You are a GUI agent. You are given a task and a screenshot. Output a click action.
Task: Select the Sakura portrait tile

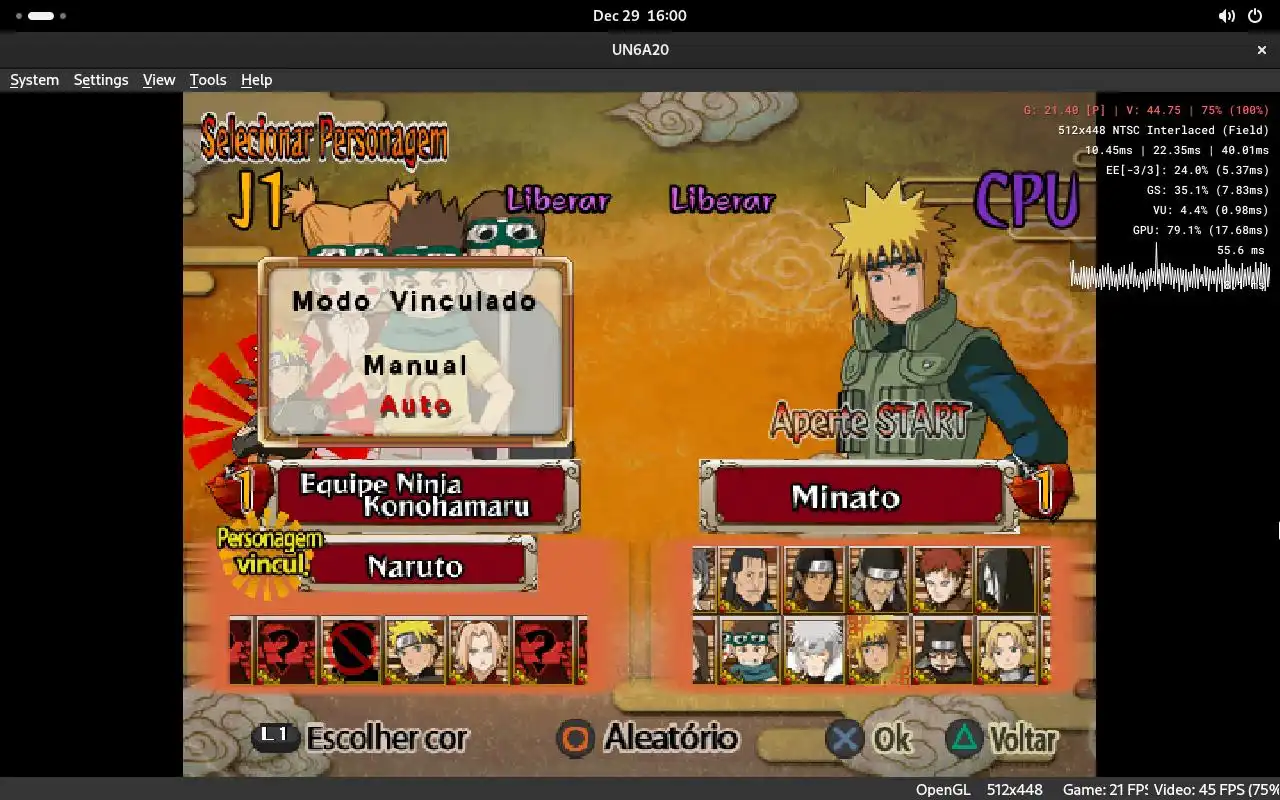(479, 650)
